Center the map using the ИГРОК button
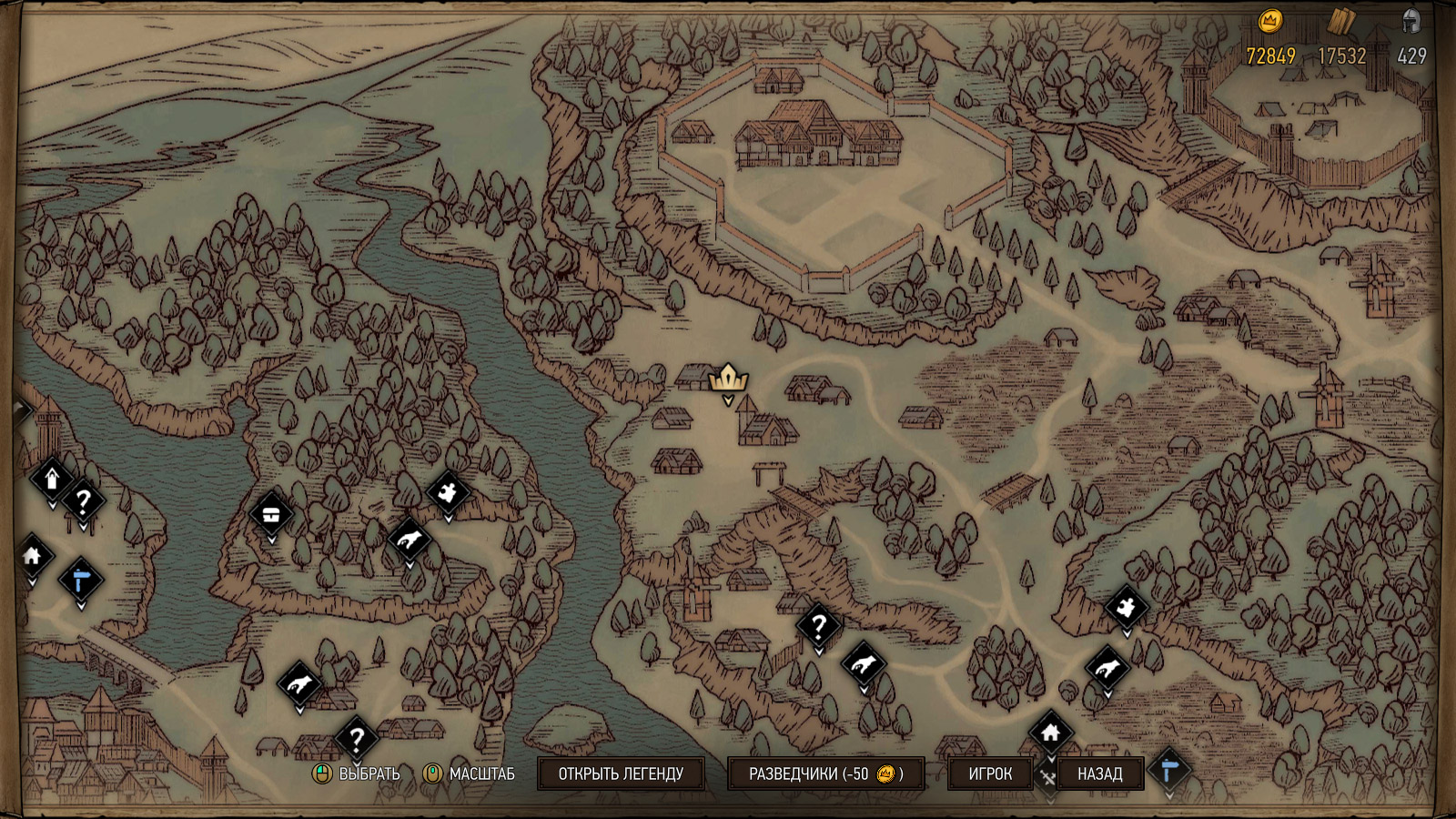The image size is (1456, 819). pos(990,773)
